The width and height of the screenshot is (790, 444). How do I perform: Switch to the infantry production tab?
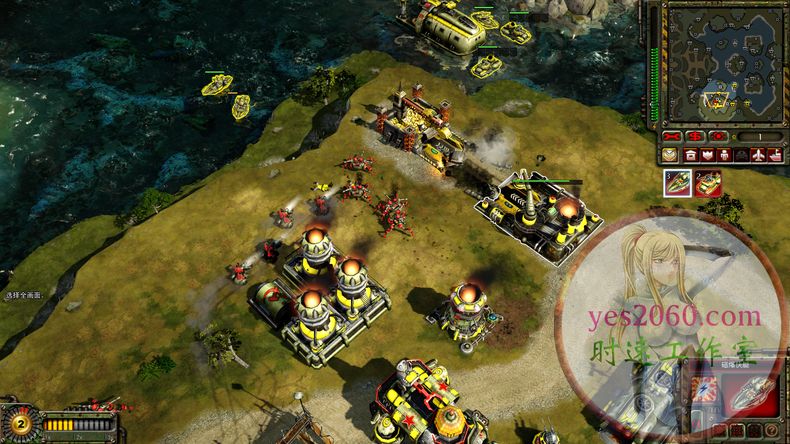tap(725, 155)
